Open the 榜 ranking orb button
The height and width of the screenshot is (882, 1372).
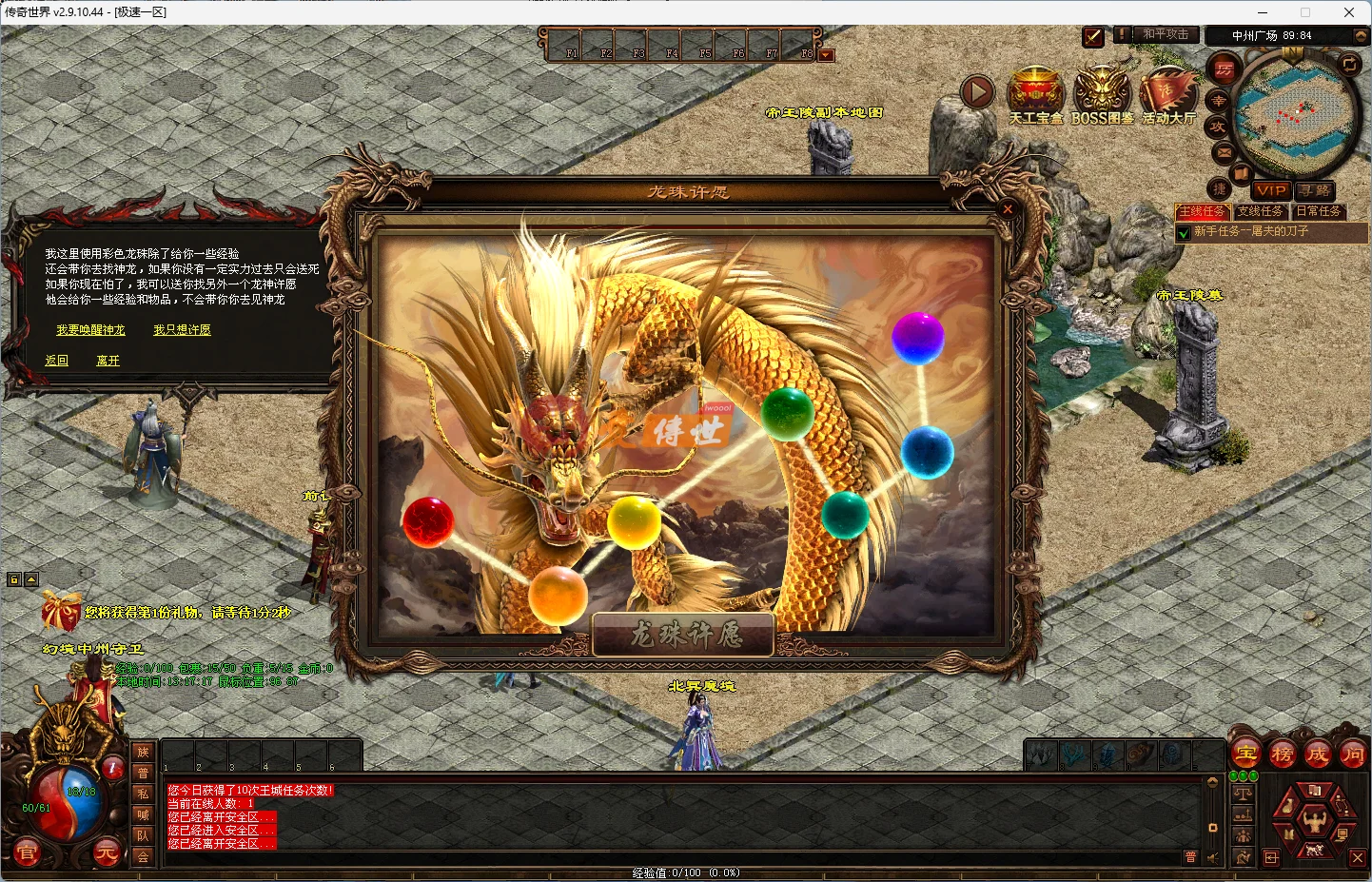pos(1281,753)
